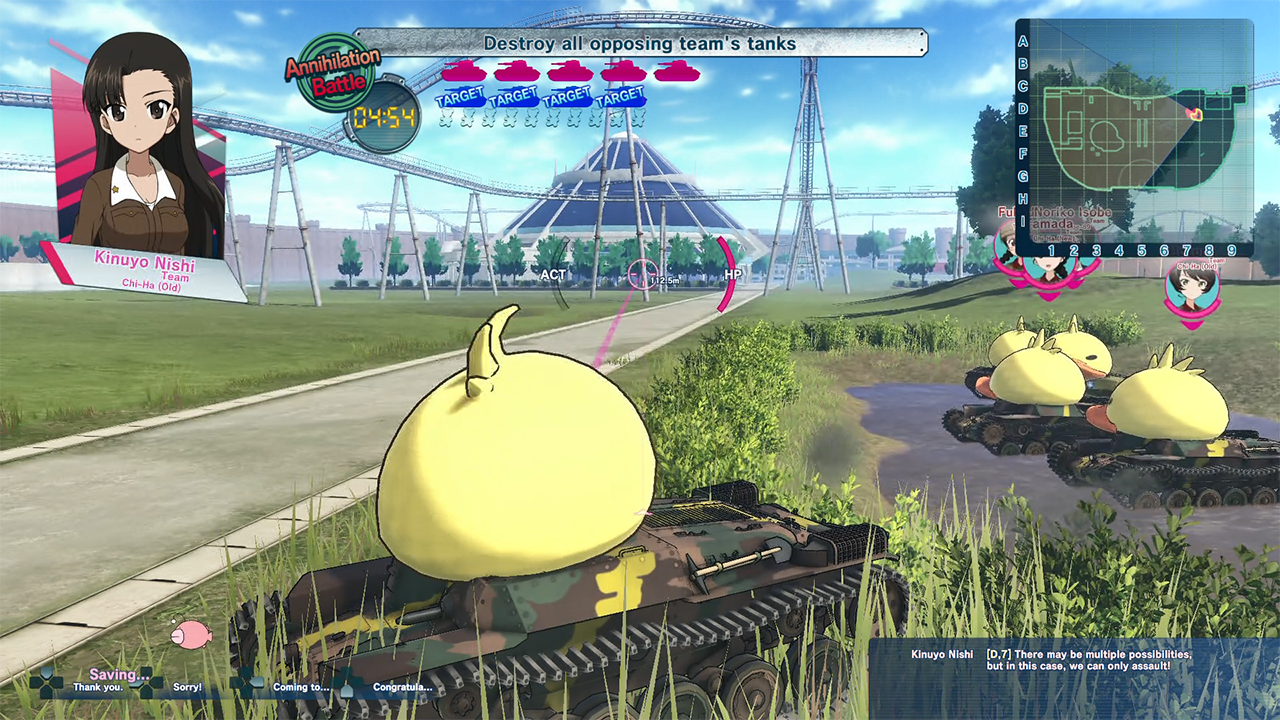1280x720 pixels.
Task: Send the "Thank you." quick chat message
Action: 97,687
